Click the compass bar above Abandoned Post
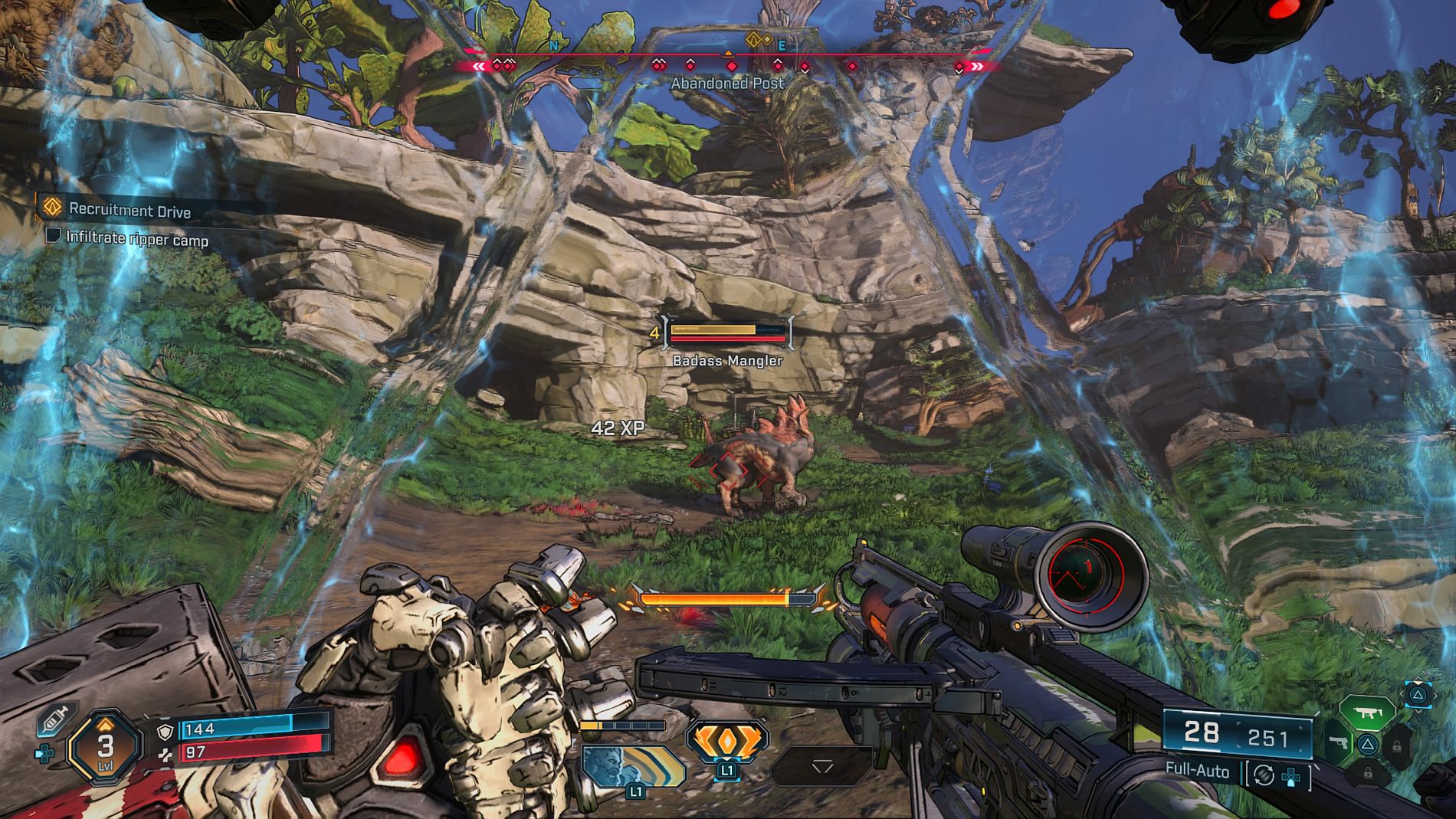Screen dimensions: 1456x819 point(726,61)
